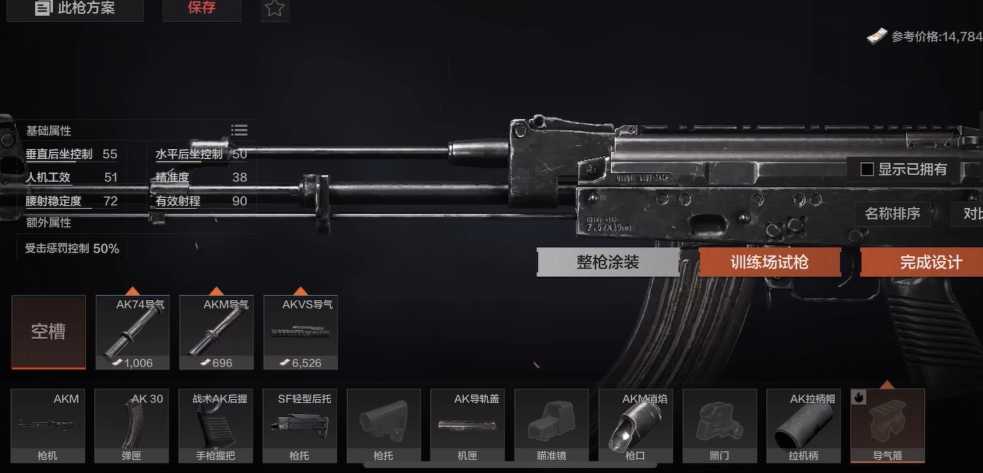Pick the AKM导气 gas tube part
Viewport: 983px width, 473px height.
pyautogui.click(x=216, y=333)
